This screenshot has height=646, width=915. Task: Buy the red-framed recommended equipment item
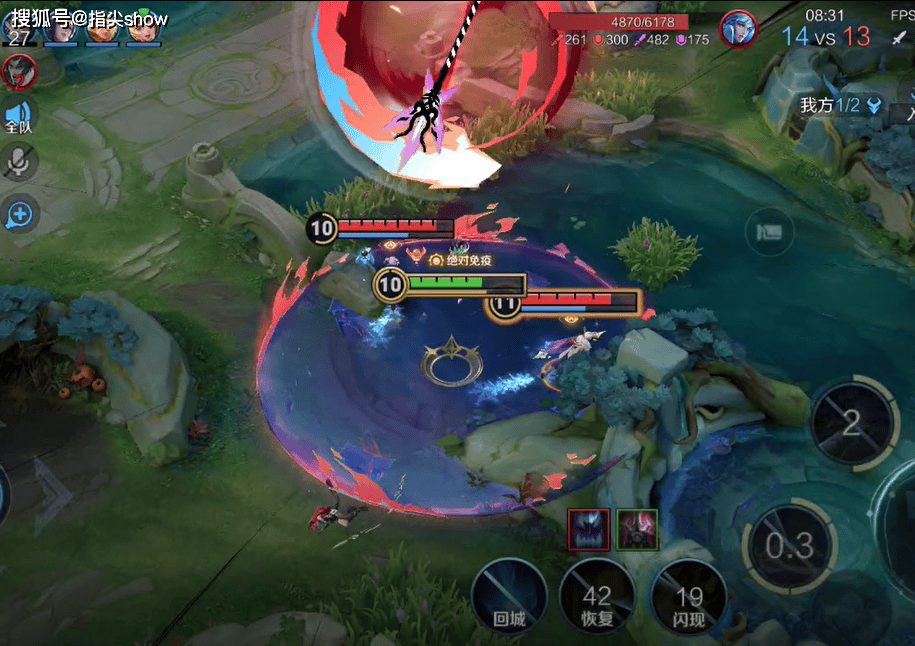(587, 529)
